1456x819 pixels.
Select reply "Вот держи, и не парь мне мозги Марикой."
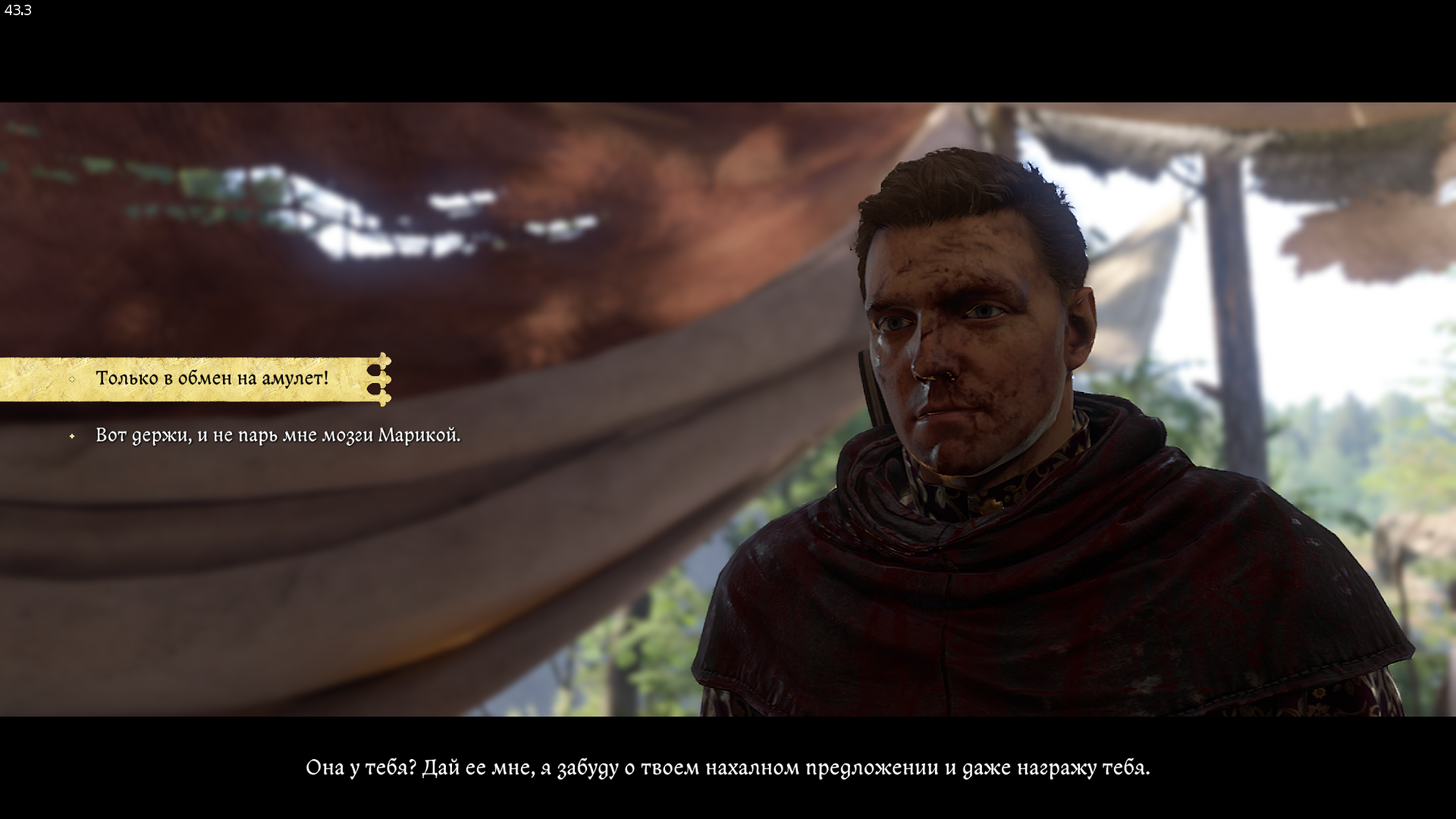(x=278, y=436)
